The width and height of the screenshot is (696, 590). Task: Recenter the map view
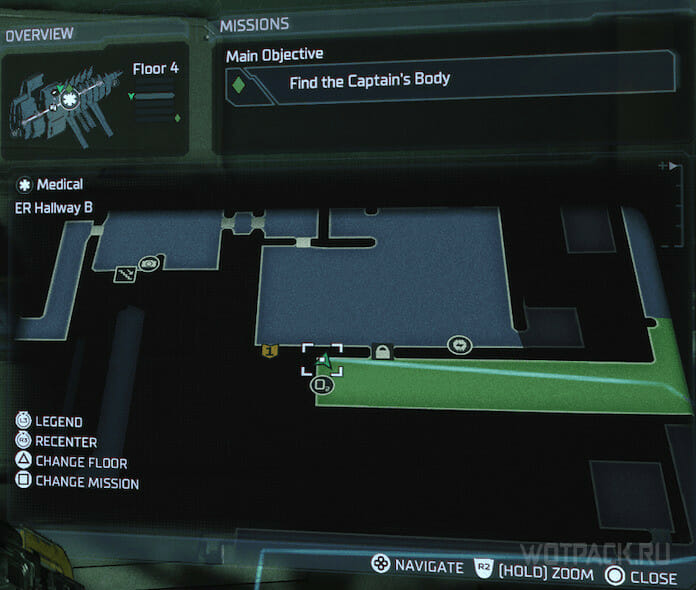(x=56, y=442)
